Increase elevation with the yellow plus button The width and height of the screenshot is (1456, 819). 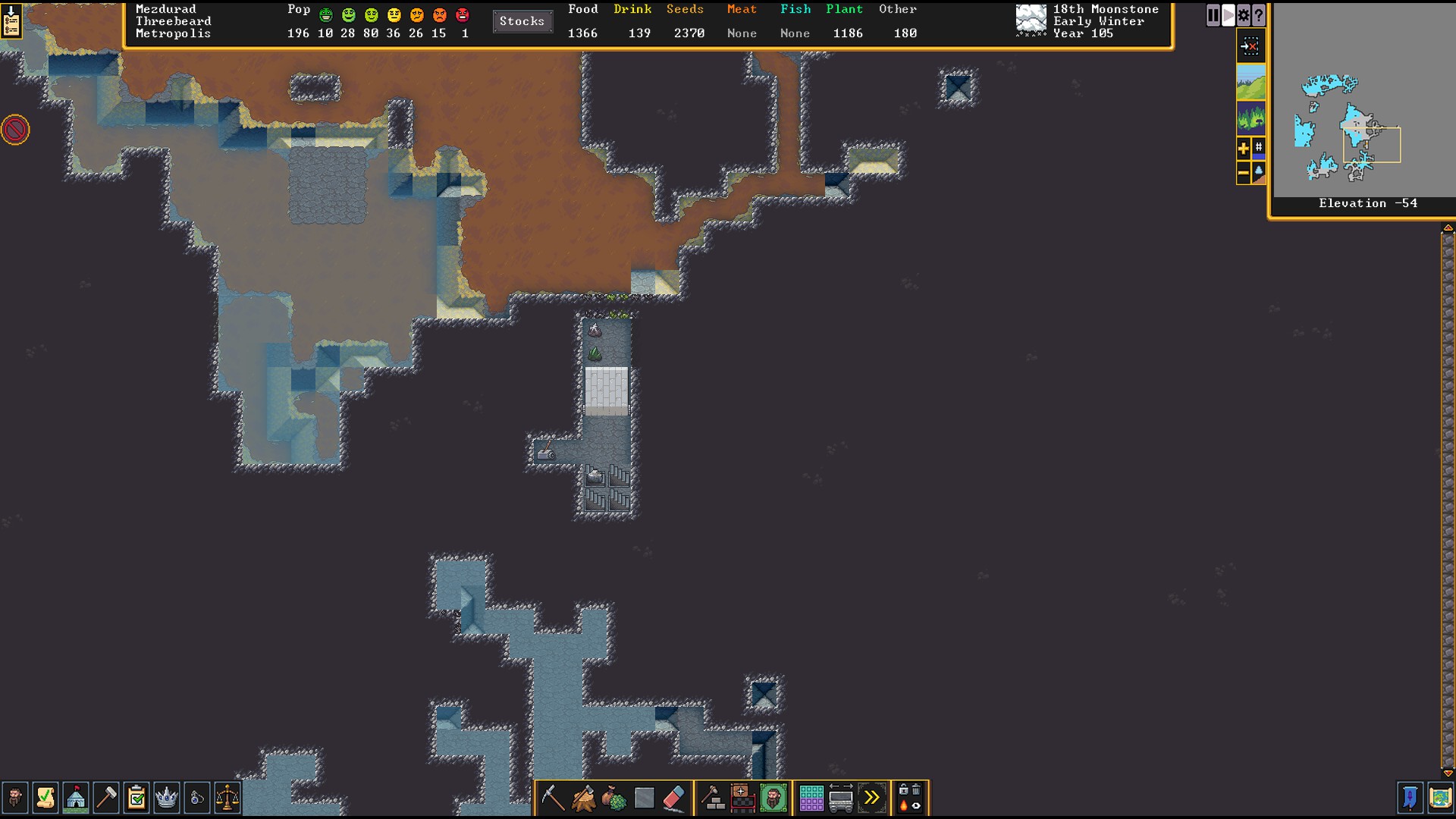click(x=1243, y=149)
